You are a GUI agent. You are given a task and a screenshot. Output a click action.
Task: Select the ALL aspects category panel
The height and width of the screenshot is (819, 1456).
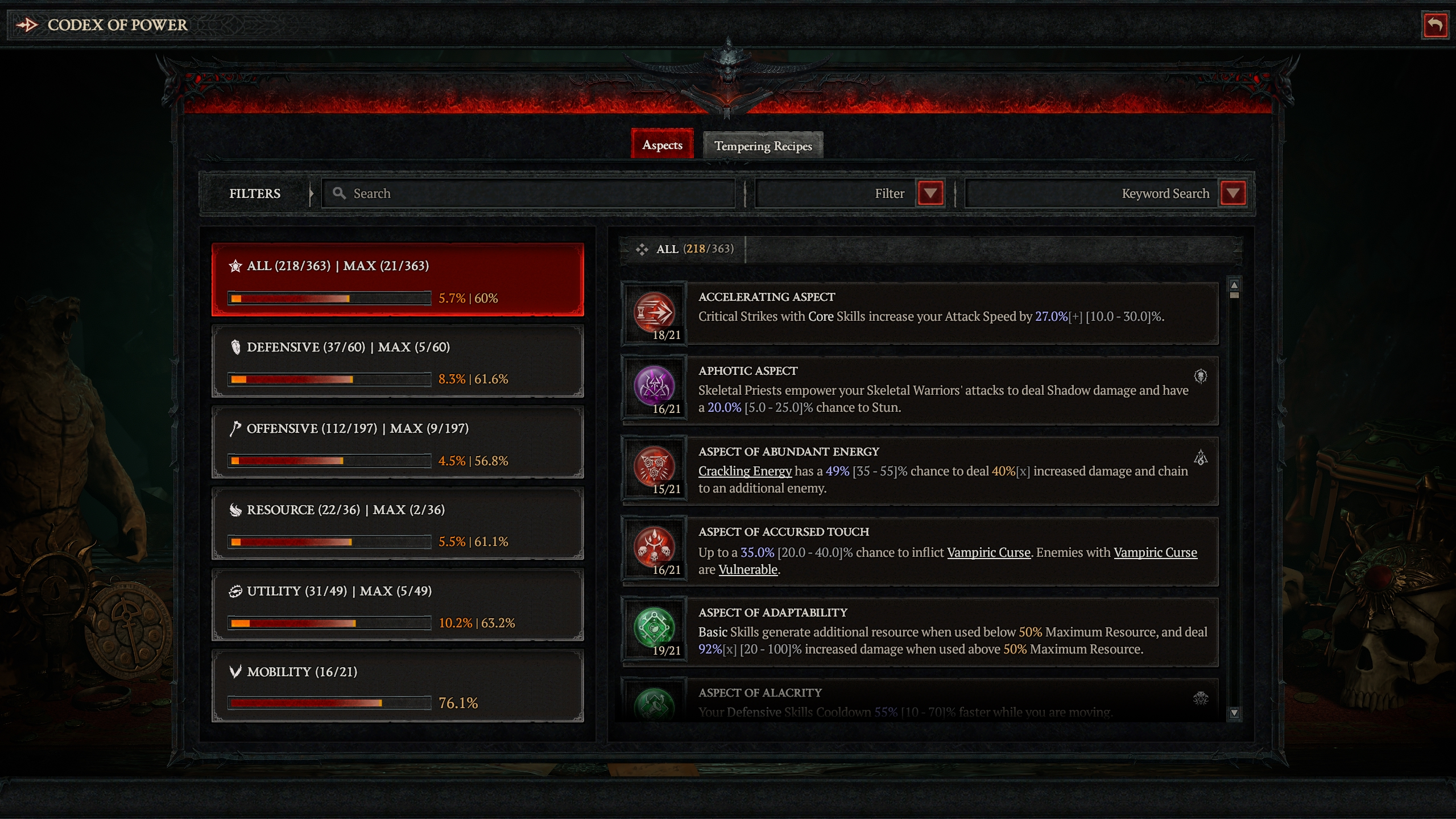click(x=397, y=279)
